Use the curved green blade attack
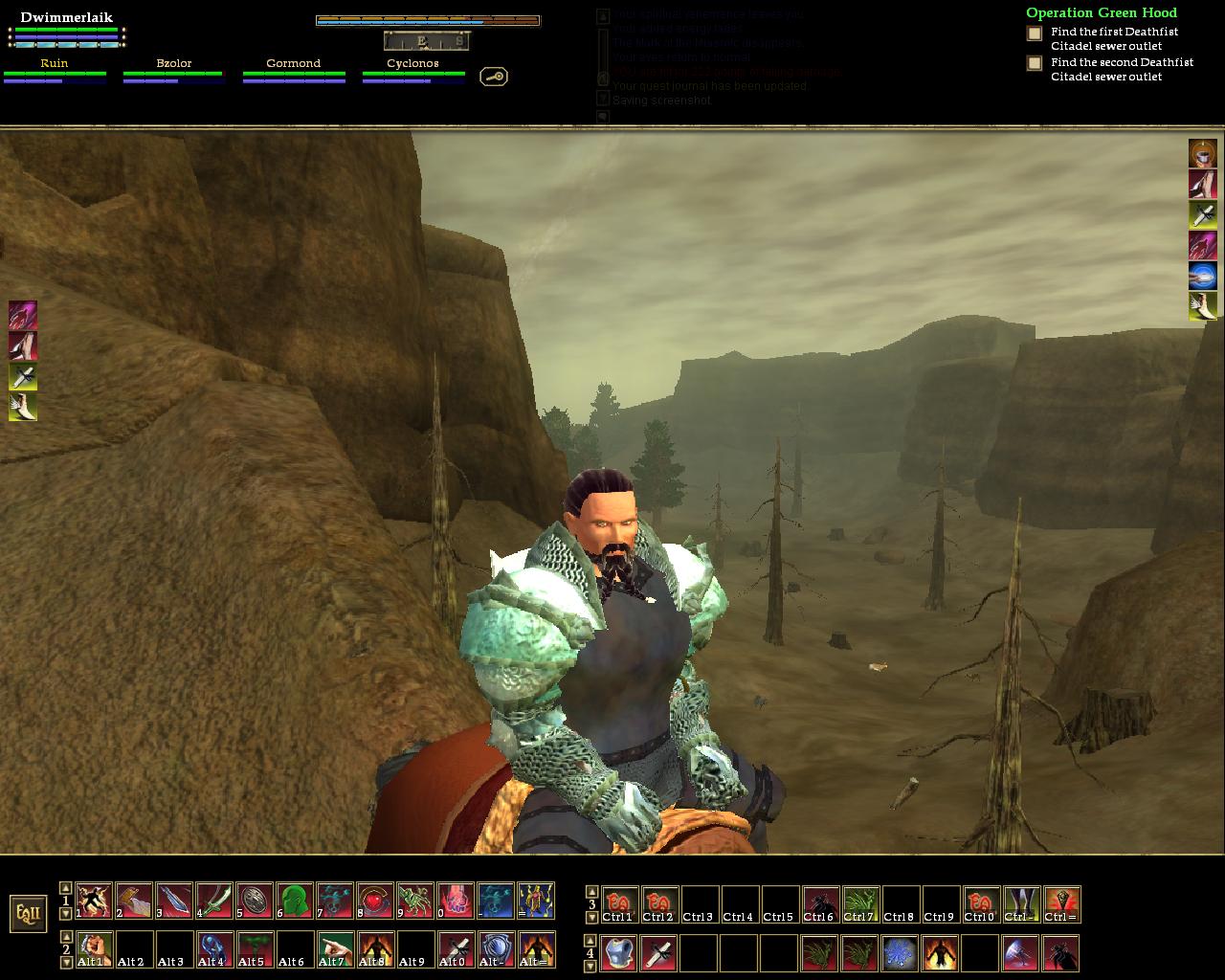The height and width of the screenshot is (980, 1225). (x=214, y=901)
